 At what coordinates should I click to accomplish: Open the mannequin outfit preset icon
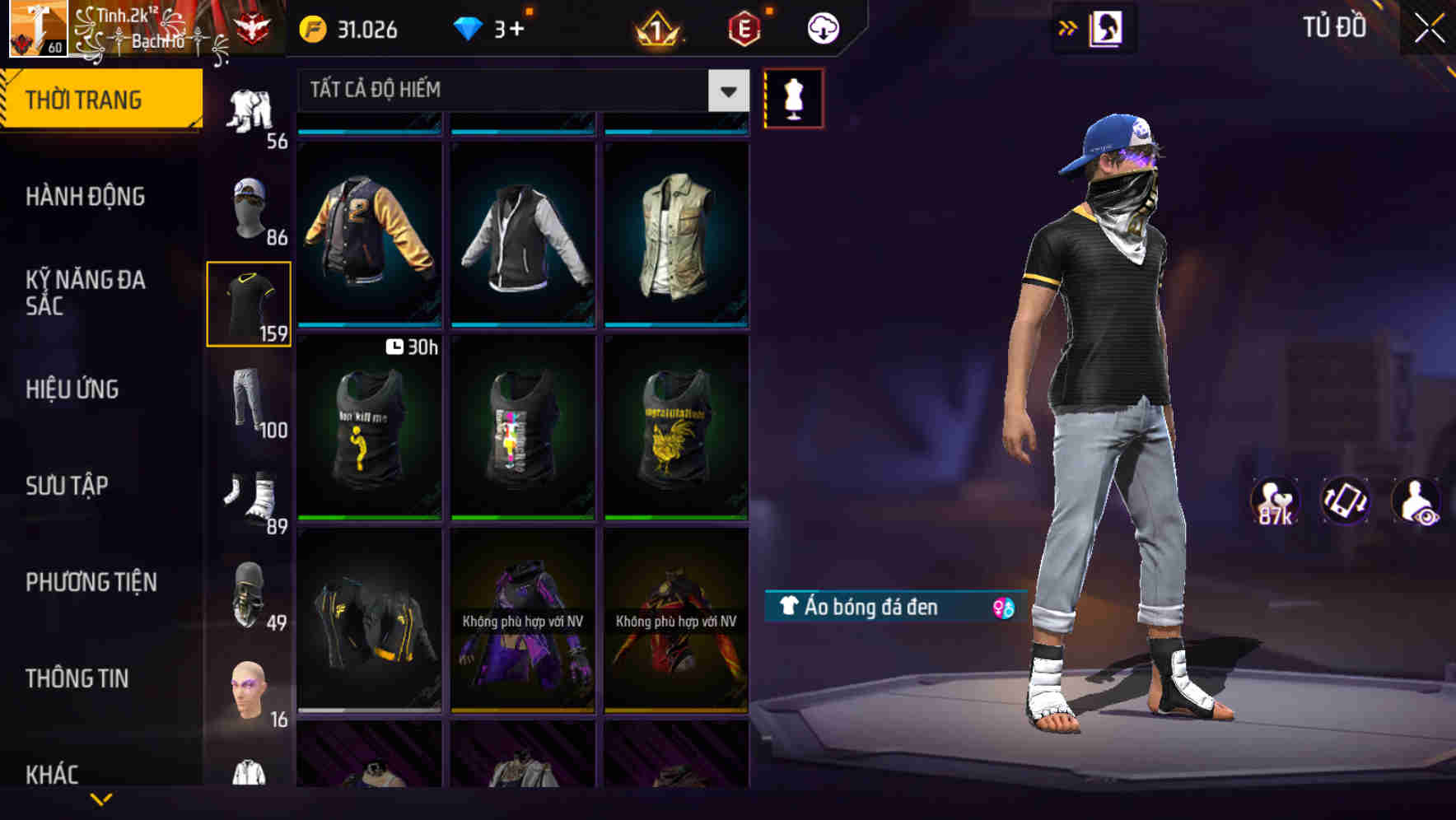tap(793, 97)
